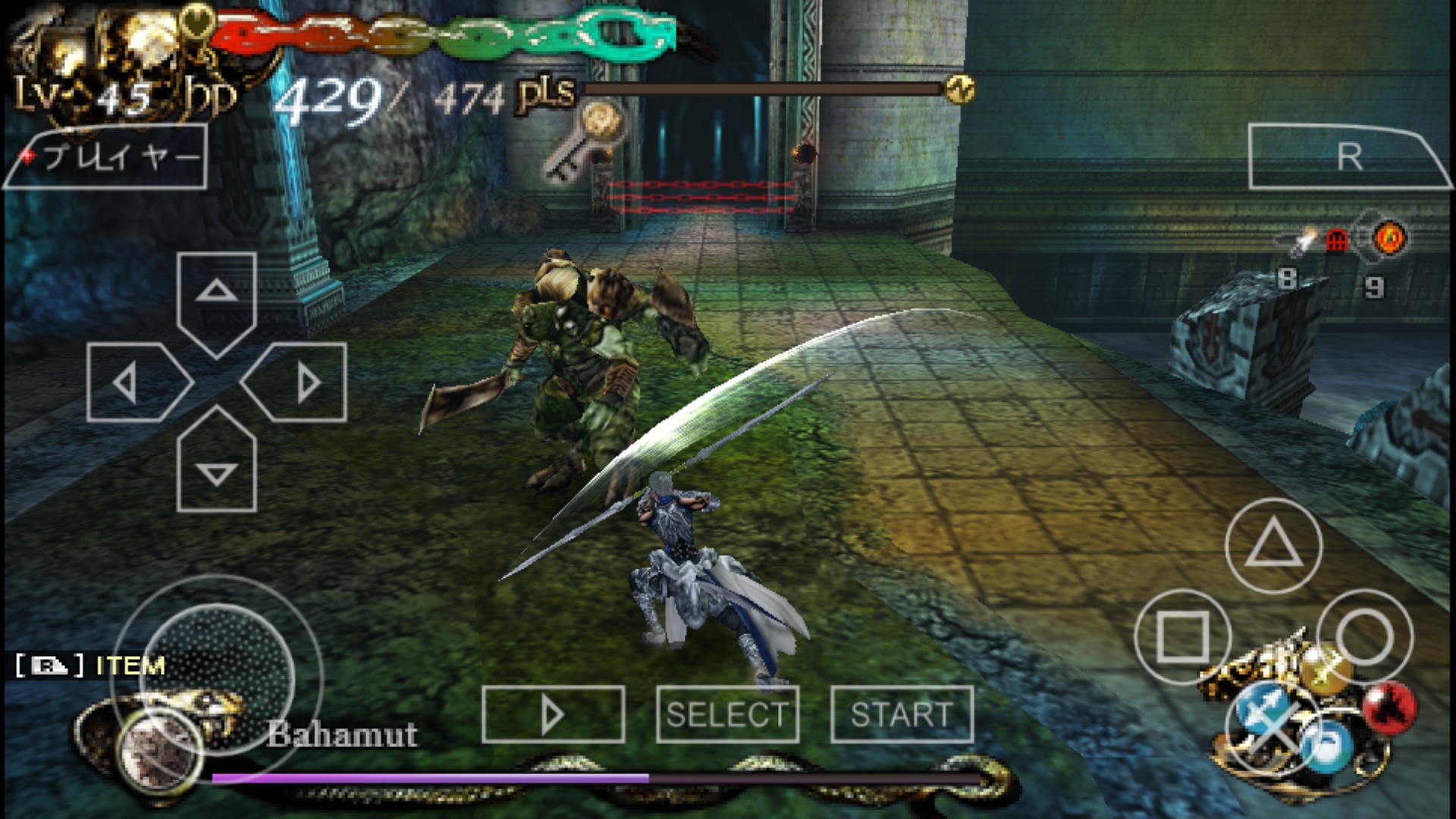
Task: Tap the R shoulder button
Action: click(1348, 157)
